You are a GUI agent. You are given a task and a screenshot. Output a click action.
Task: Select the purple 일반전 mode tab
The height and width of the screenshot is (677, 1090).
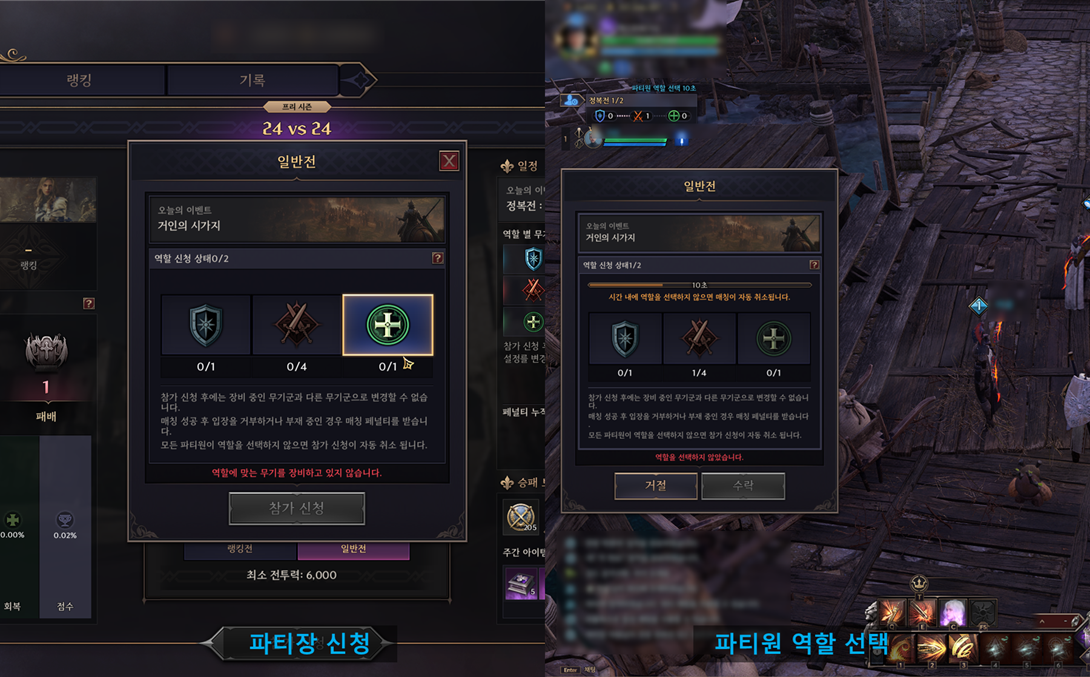(353, 549)
